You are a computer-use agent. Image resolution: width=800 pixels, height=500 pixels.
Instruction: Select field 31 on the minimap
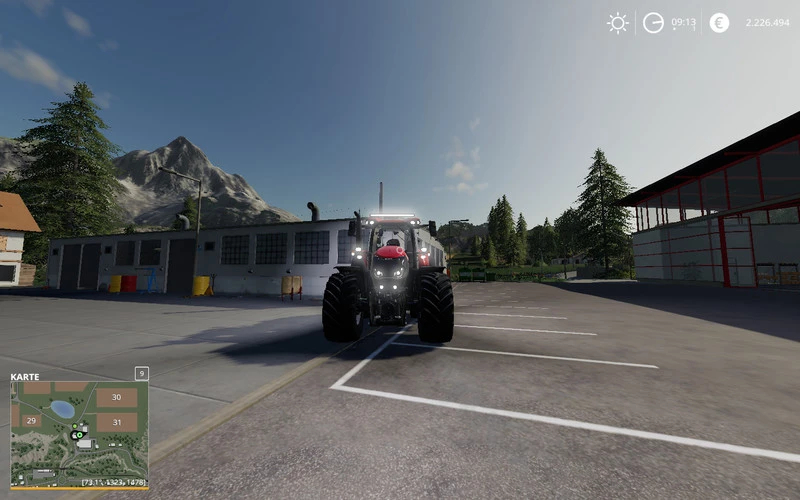pos(116,422)
